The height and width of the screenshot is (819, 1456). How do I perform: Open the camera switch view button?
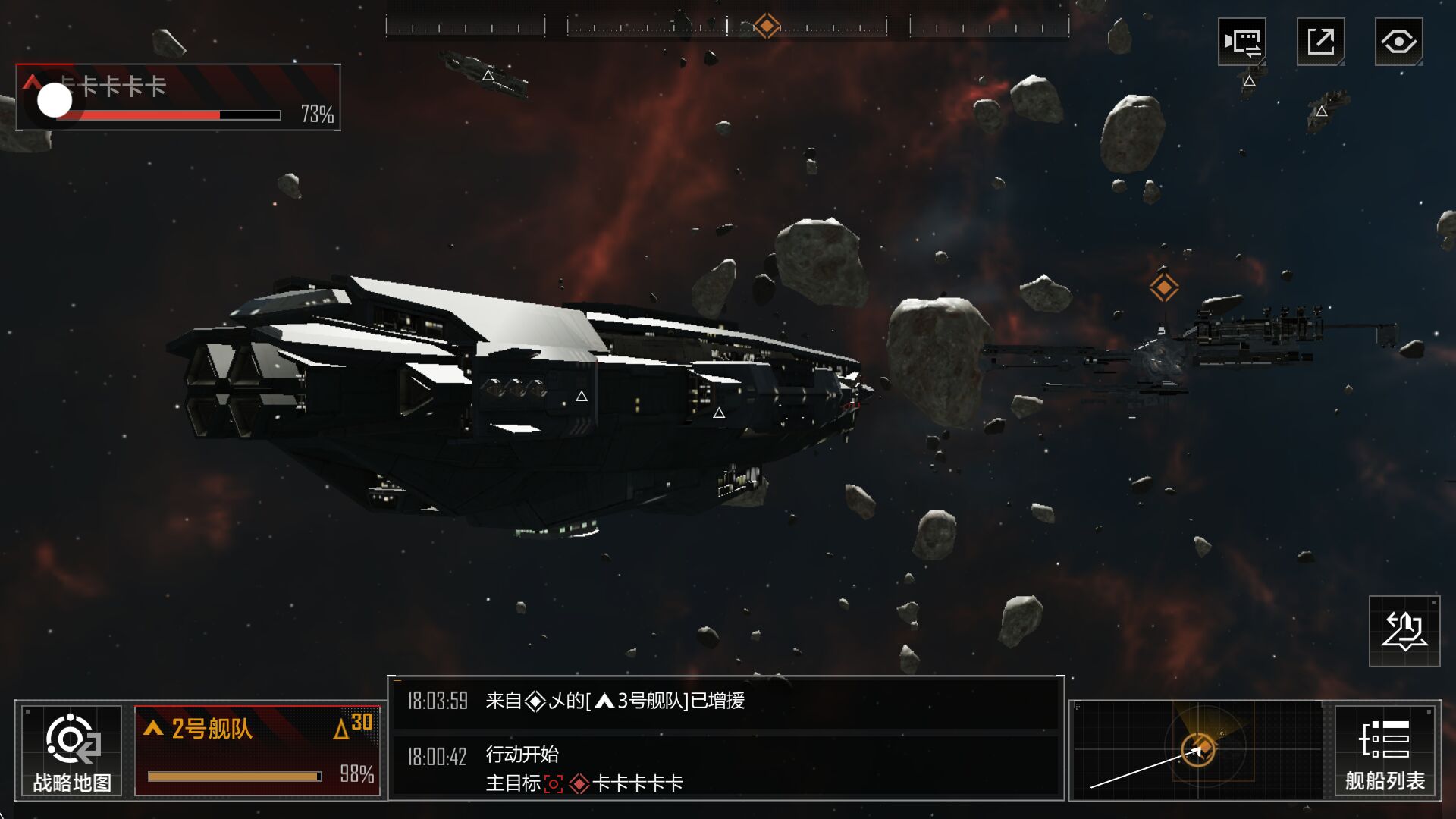(1242, 42)
